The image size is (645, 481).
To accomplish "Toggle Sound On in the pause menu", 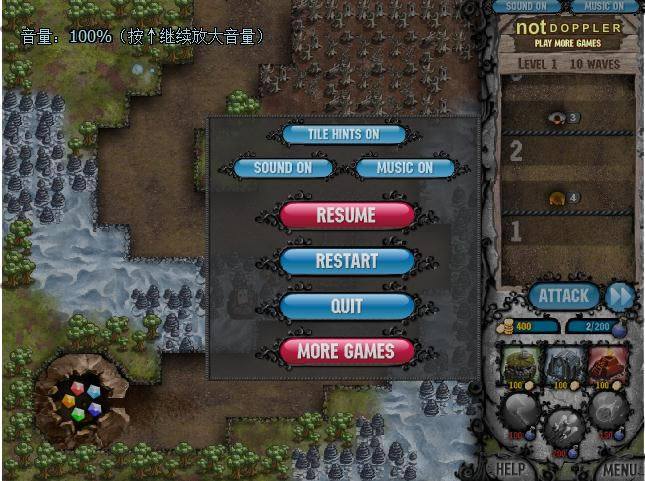I will [x=282, y=168].
